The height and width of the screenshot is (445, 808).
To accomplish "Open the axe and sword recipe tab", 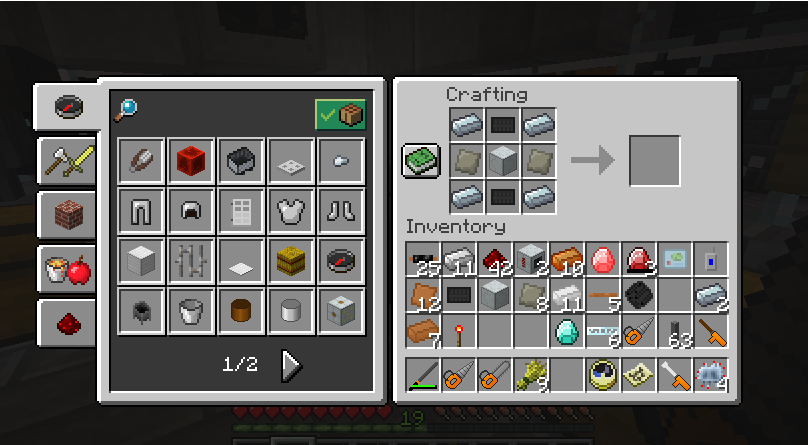I will (67, 160).
